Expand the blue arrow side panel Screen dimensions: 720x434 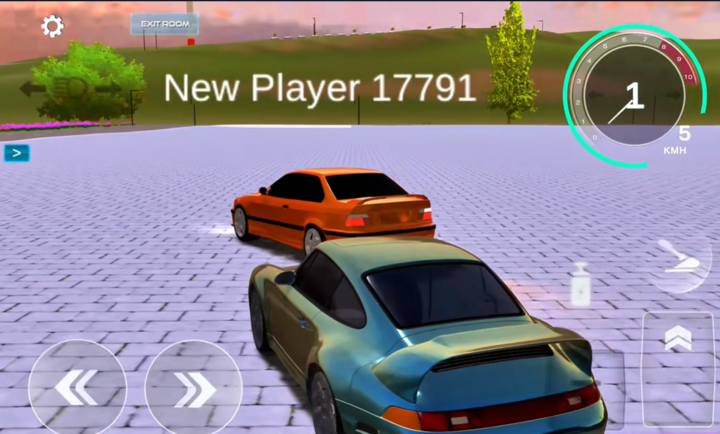17,153
